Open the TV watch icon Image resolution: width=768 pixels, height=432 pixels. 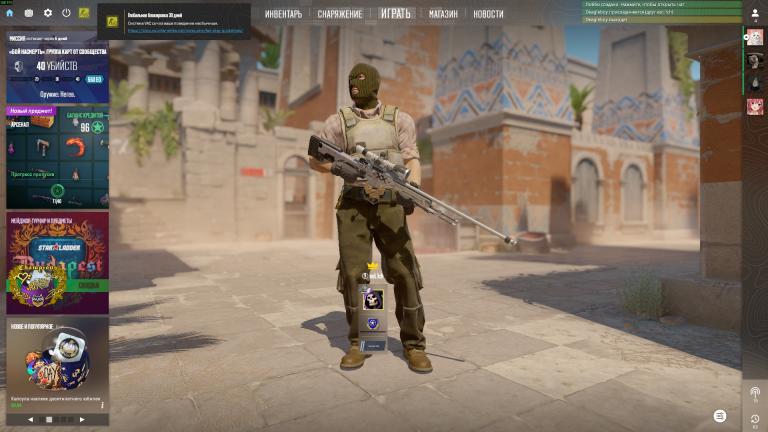[x=29, y=13]
